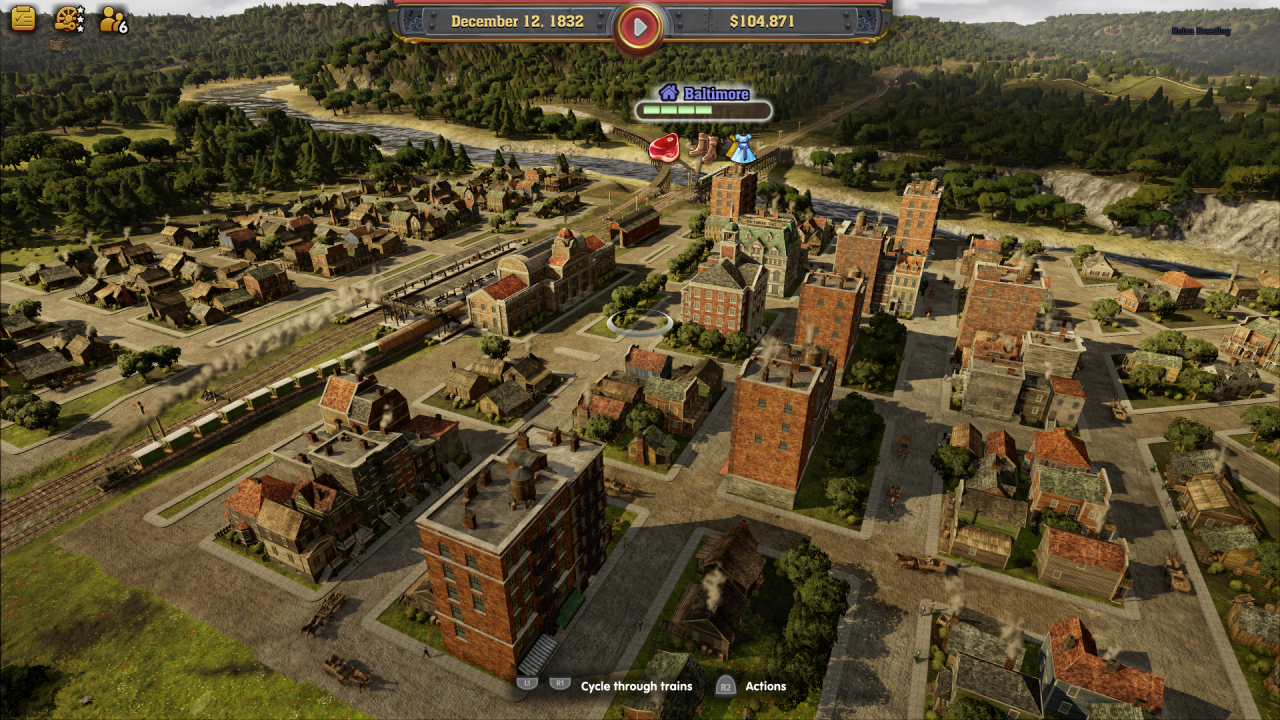Show the staff icon with number 6
This screenshot has height=720, width=1280.
(113, 19)
